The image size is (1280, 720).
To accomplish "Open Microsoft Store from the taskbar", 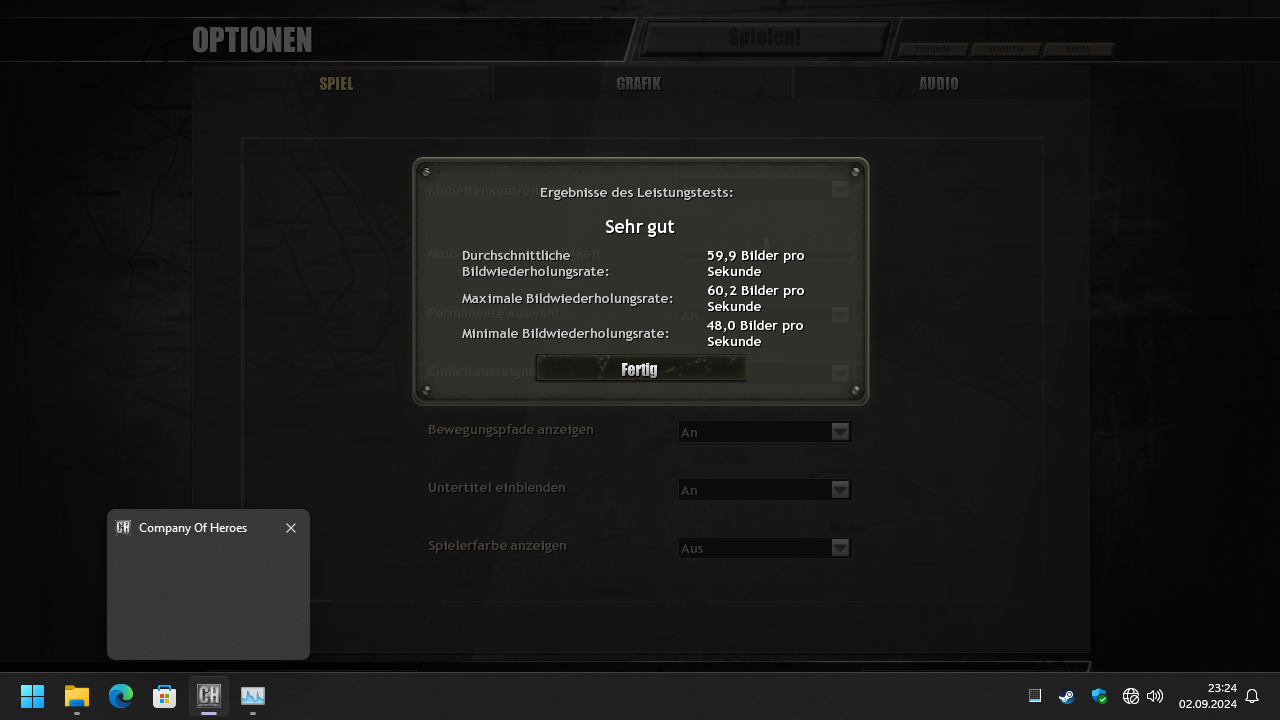I will pyautogui.click(x=164, y=696).
